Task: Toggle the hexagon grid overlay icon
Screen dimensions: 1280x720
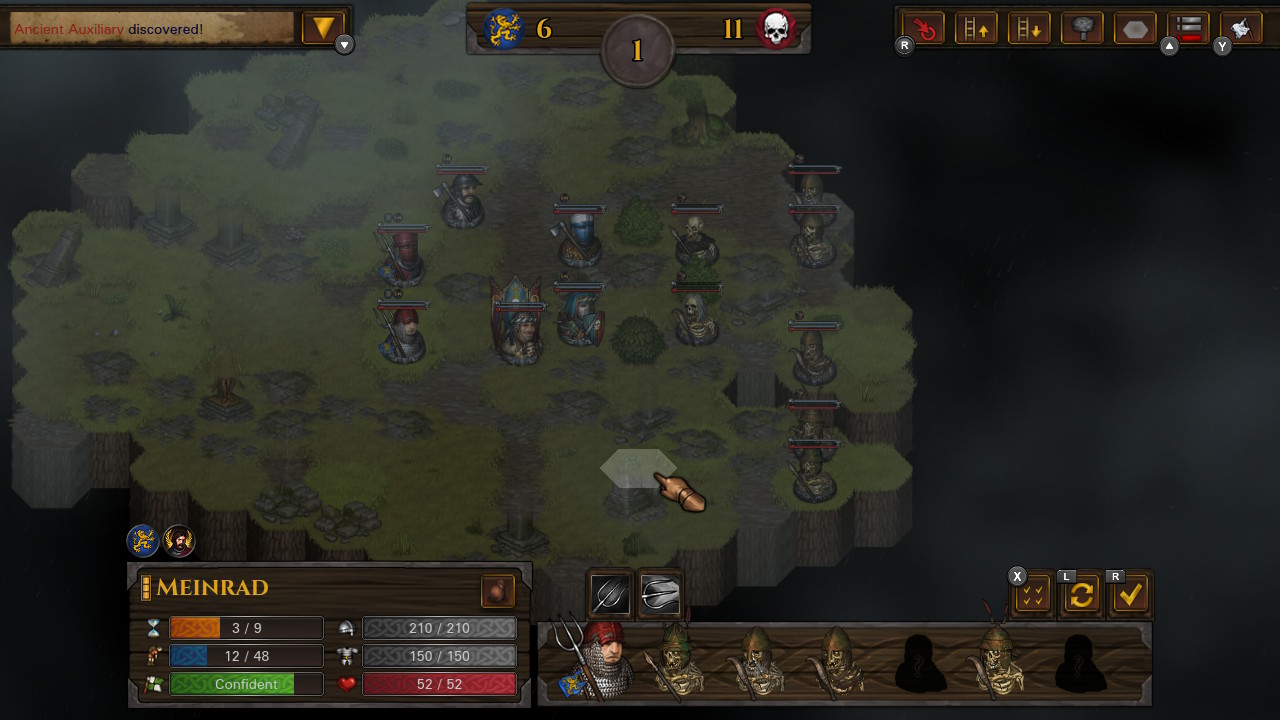Action: coord(1134,27)
